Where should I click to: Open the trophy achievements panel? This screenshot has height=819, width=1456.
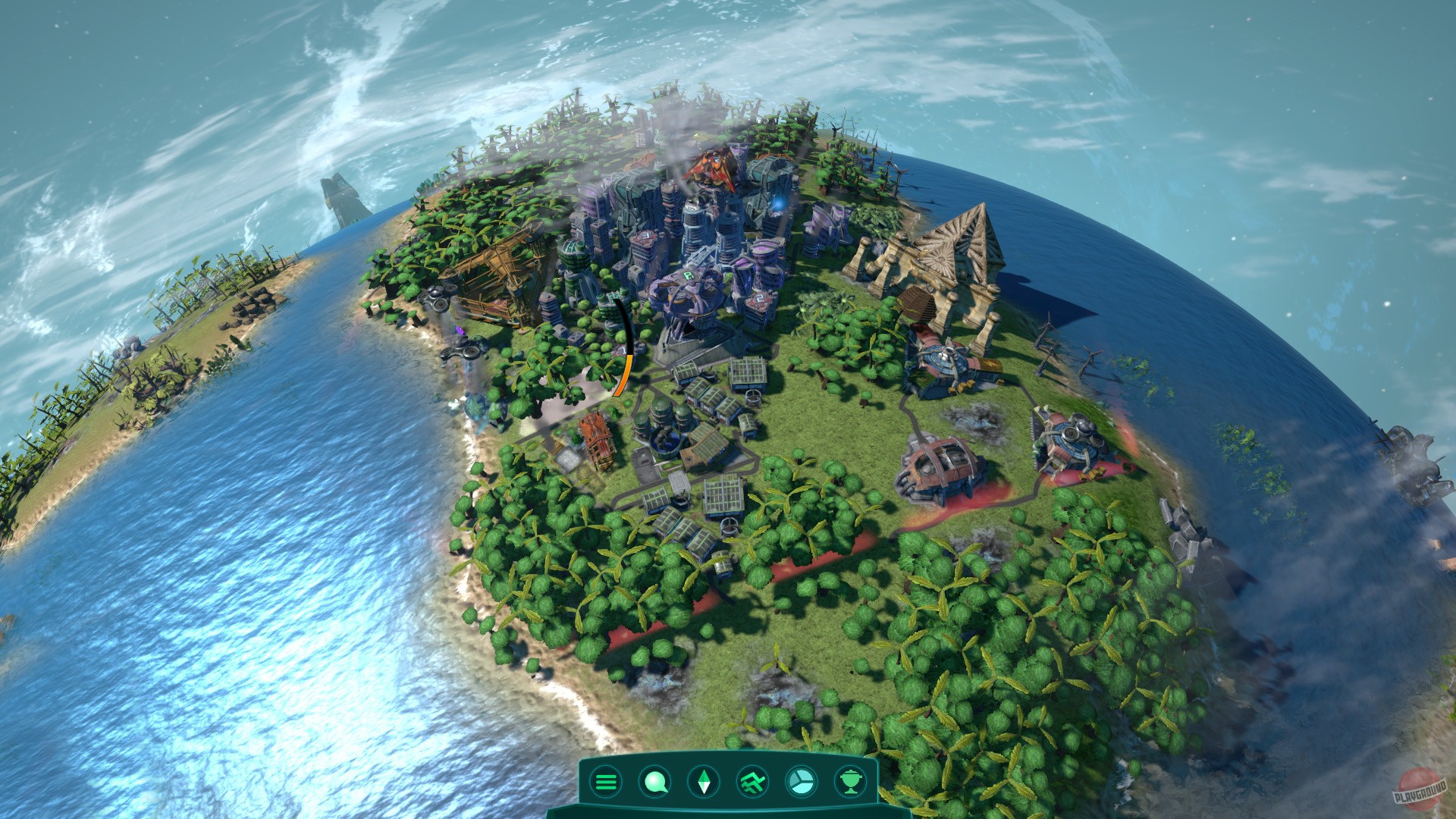coord(852,782)
